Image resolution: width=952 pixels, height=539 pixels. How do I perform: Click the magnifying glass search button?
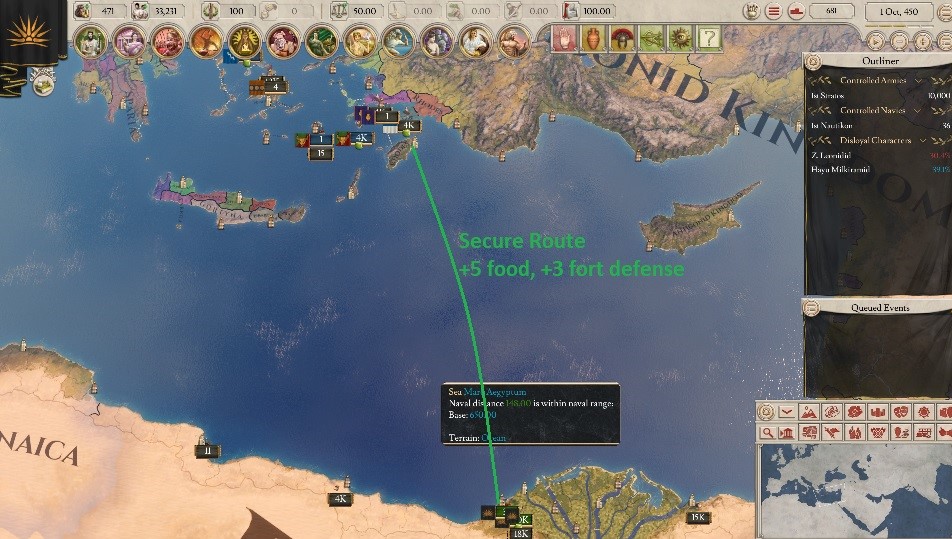767,433
